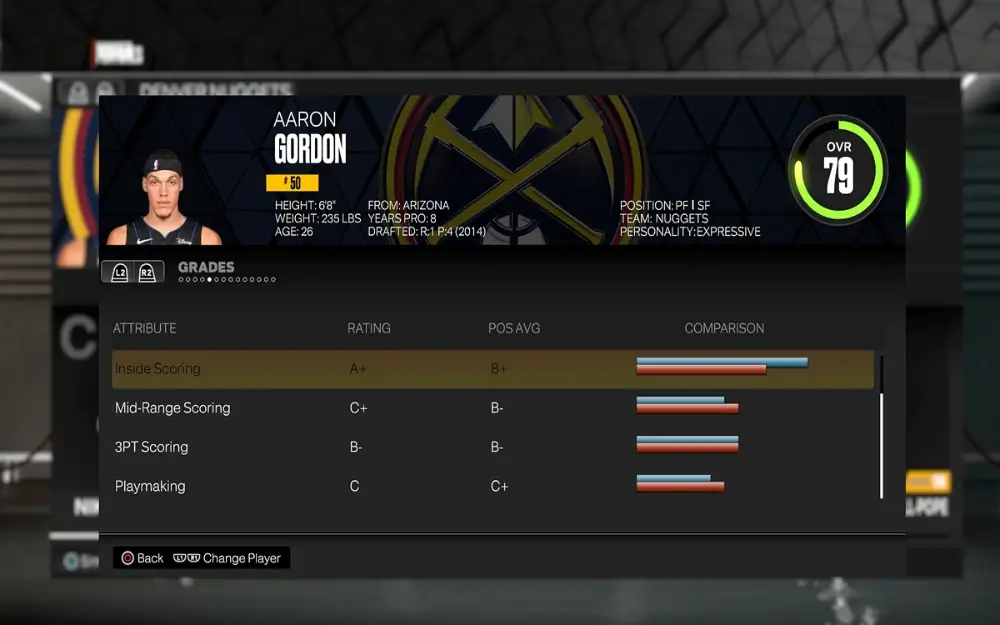Click Aaron Gordon's player portrait
1000x625 pixels.
[164, 200]
